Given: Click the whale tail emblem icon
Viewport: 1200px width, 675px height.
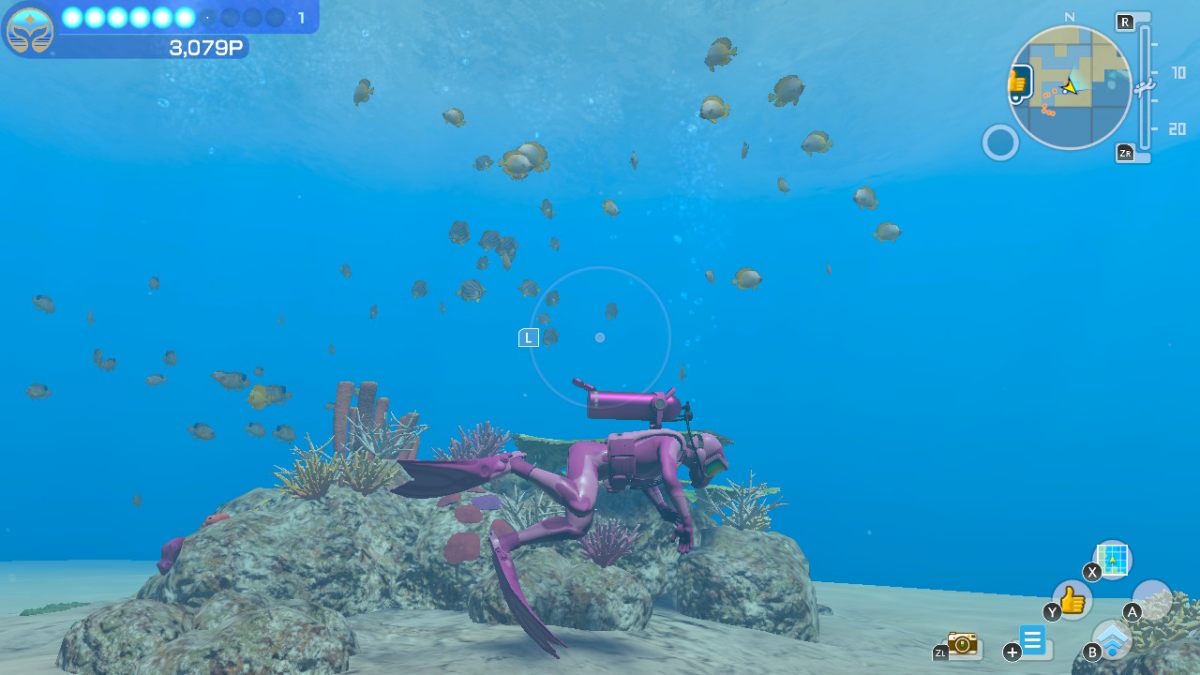Looking at the screenshot, I should point(29,30).
